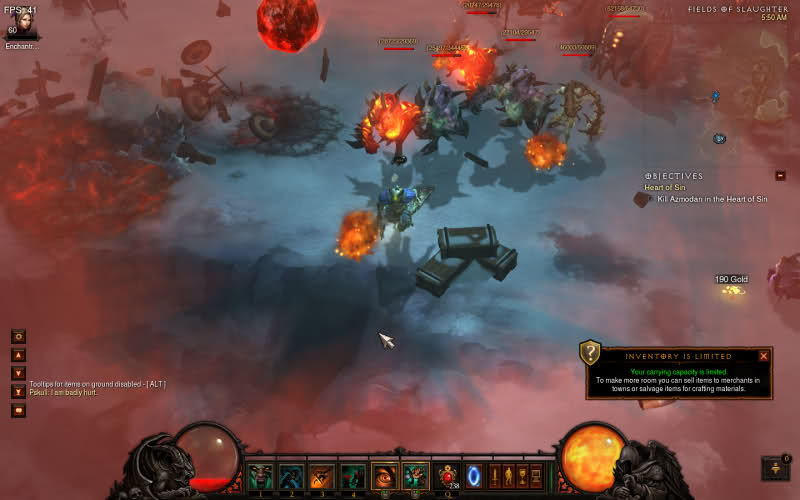Screen dimensions: 800x500
Task: Close the Inventory Is Limited tip
Action: click(x=764, y=356)
